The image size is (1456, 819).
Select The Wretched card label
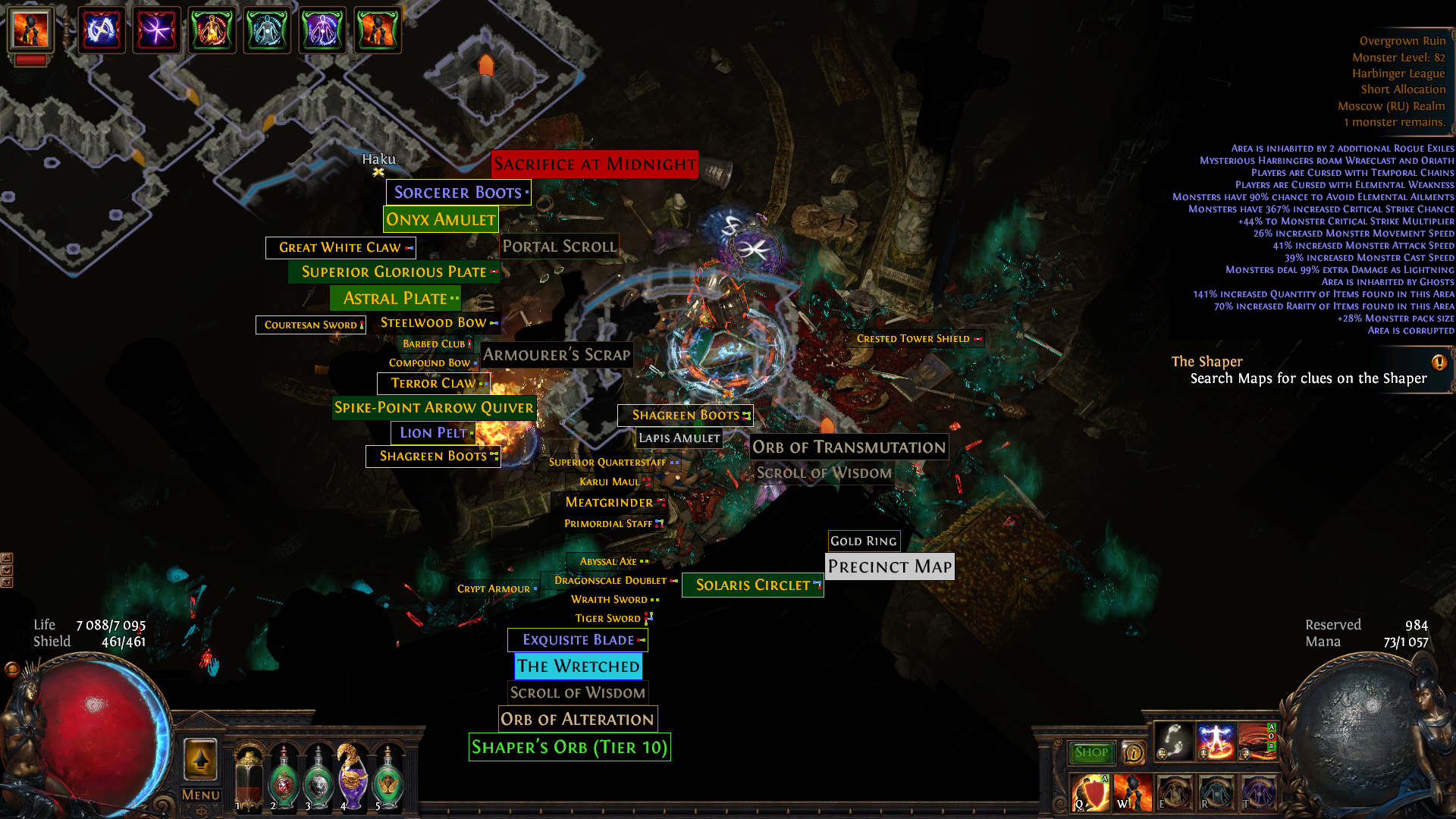tap(578, 667)
